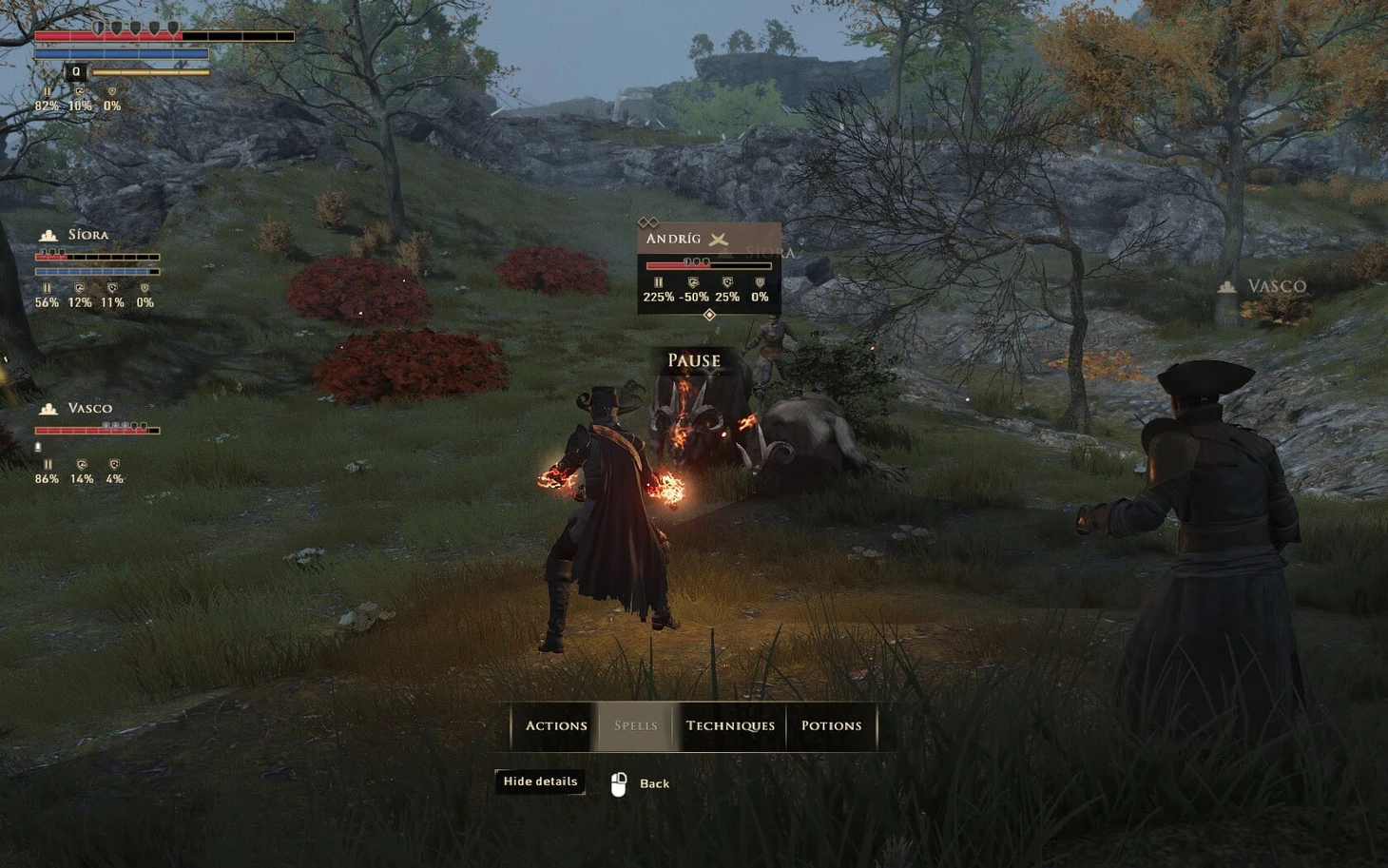Open the Techniques tab
1388x868 pixels.
[x=730, y=726]
